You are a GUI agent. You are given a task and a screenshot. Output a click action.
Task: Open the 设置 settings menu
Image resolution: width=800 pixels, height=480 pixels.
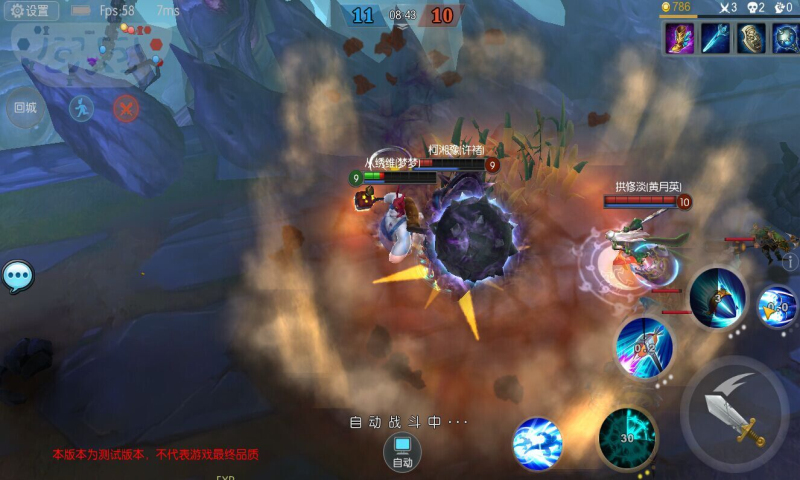[30, 11]
